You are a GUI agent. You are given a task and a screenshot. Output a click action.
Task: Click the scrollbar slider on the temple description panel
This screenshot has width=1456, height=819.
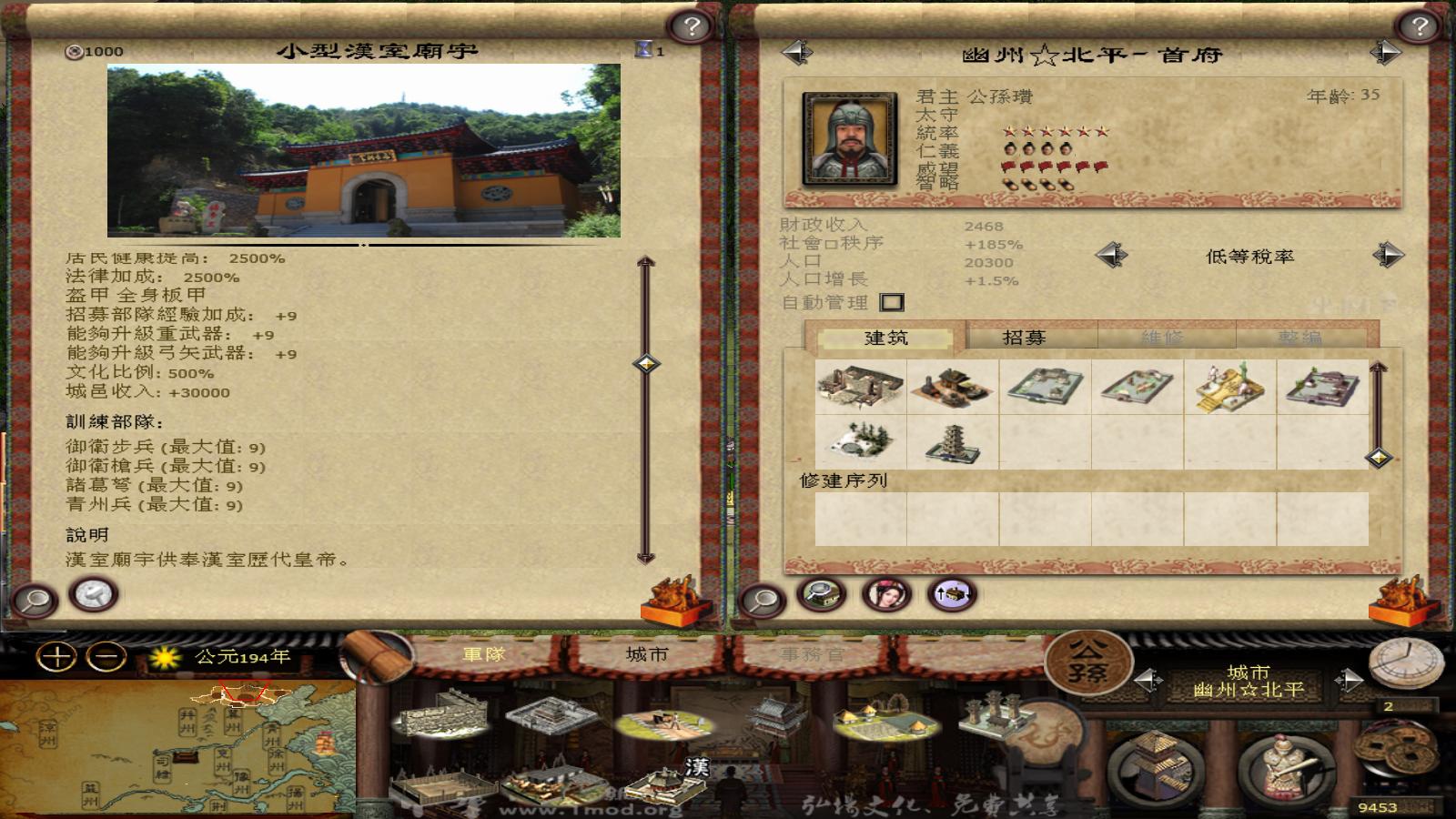tap(646, 364)
